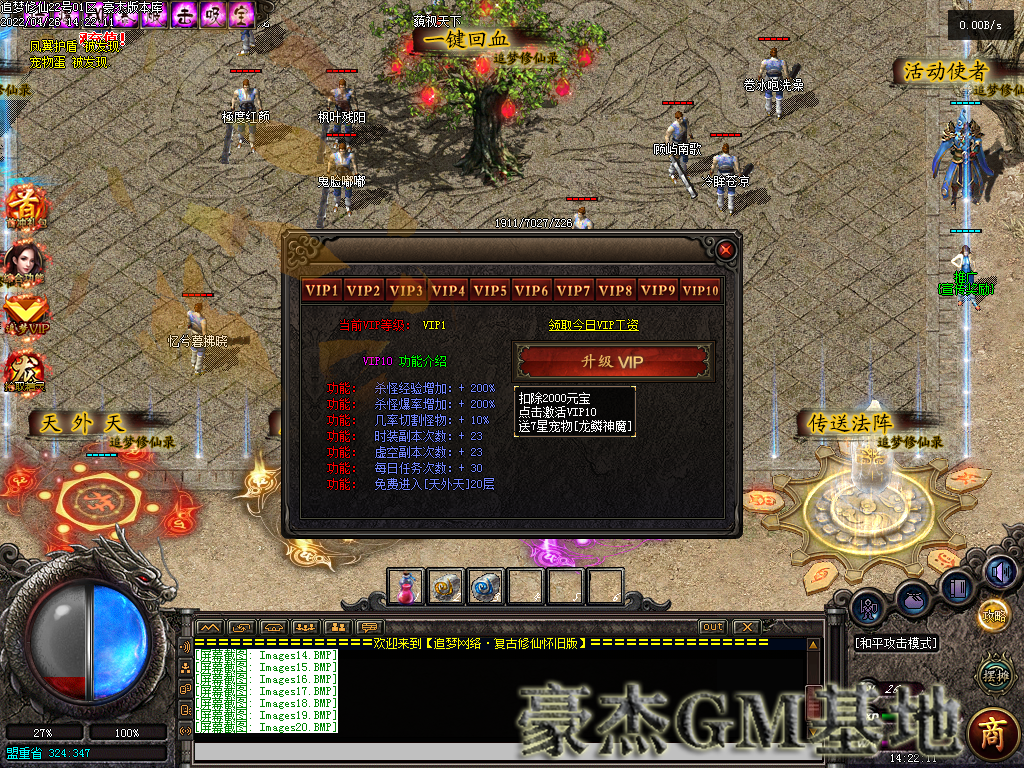This screenshot has height=768, width=1024.
Task: Open the female portrait 综合功能 icon
Action: (22, 262)
